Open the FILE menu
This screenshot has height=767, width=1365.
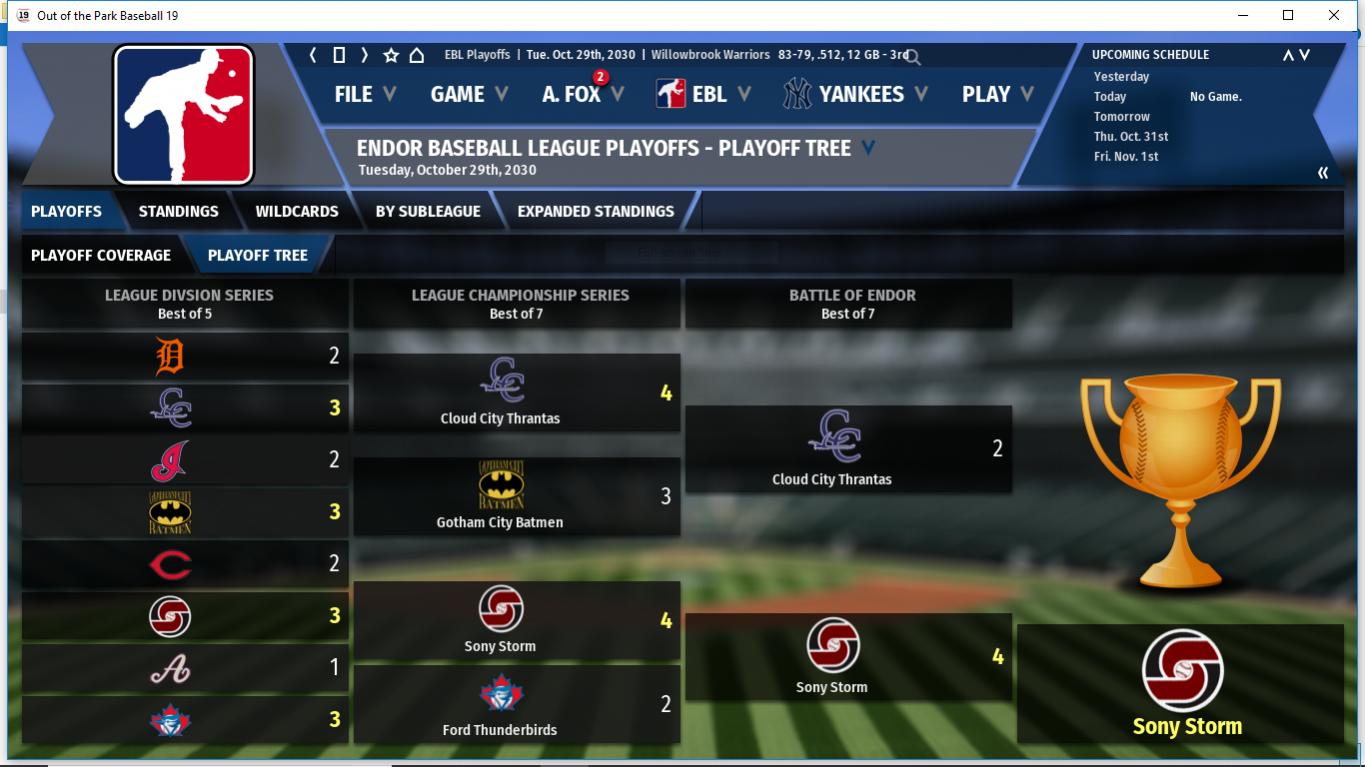[364, 94]
